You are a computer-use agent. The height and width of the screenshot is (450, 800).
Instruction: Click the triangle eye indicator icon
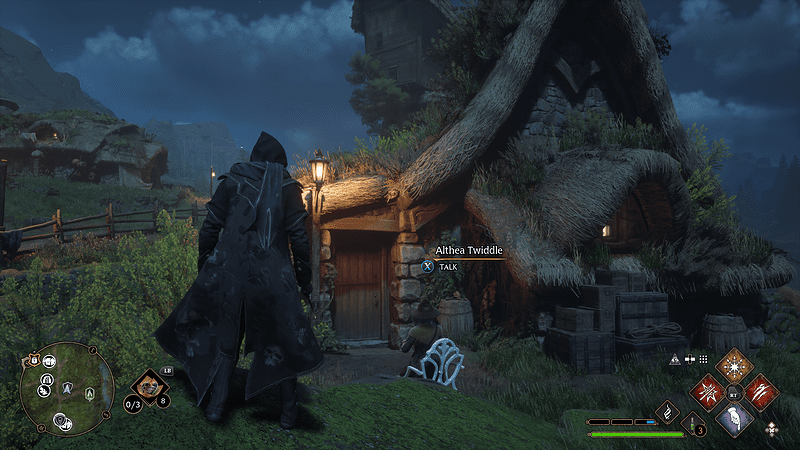(x=675, y=358)
